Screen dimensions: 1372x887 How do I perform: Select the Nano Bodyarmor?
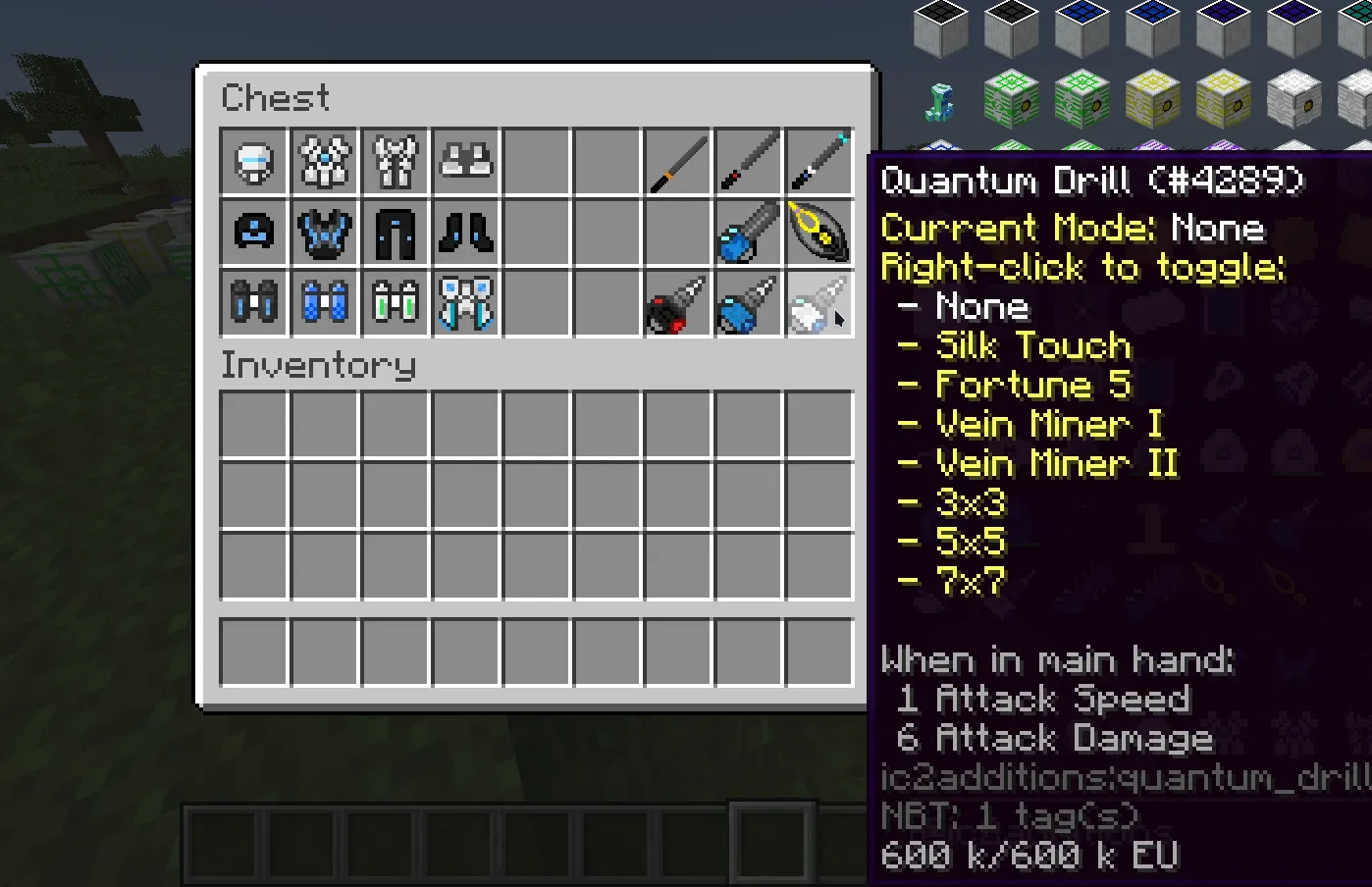pos(325,232)
